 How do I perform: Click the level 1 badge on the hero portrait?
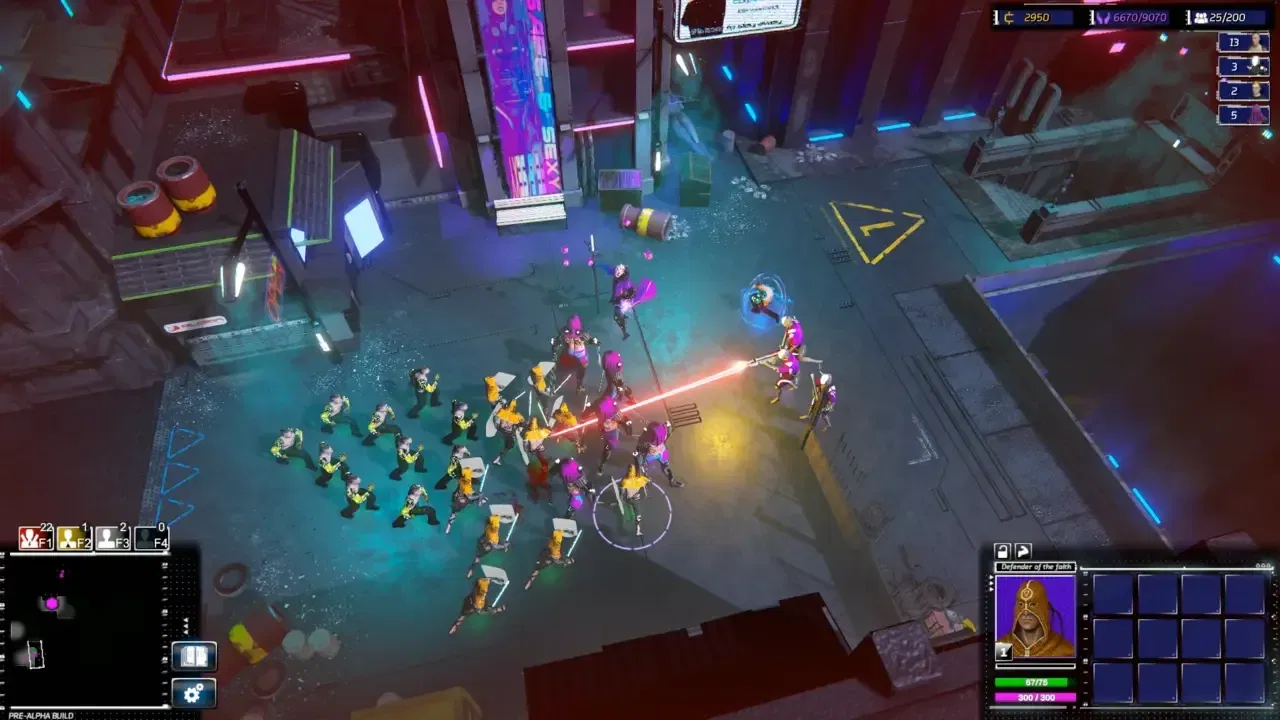[1004, 651]
